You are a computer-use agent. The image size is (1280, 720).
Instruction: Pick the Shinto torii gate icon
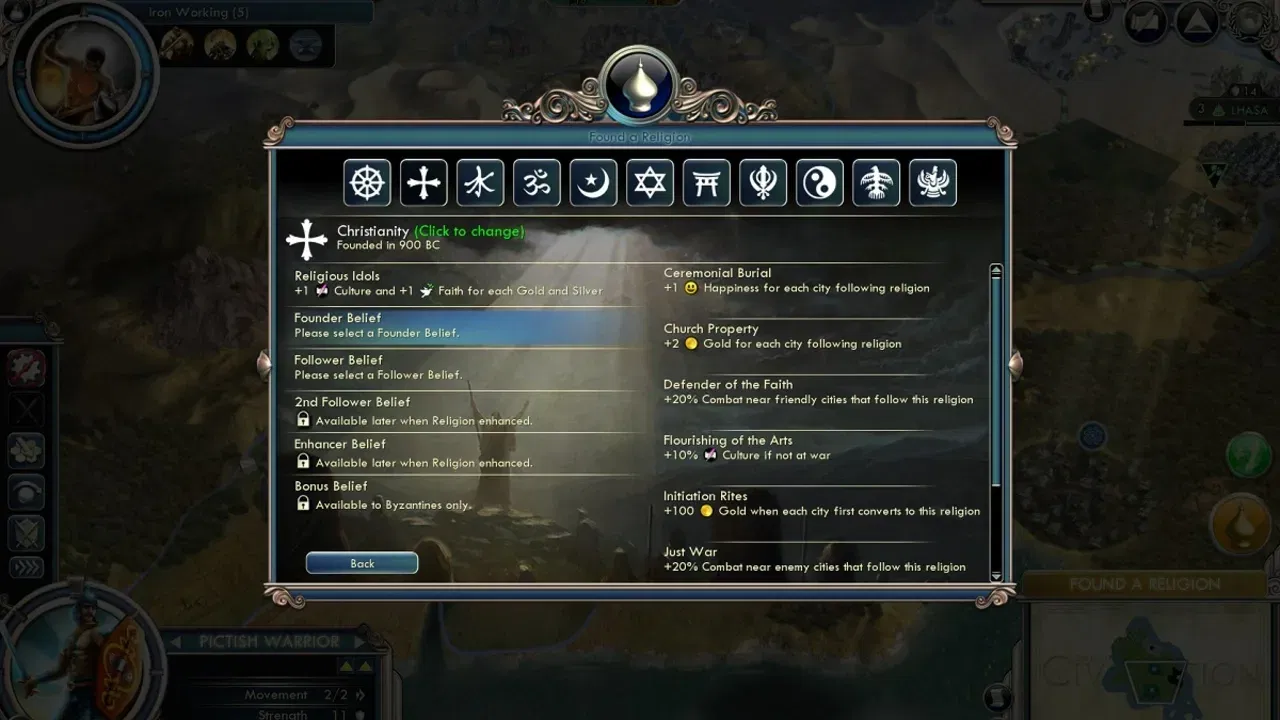click(707, 183)
